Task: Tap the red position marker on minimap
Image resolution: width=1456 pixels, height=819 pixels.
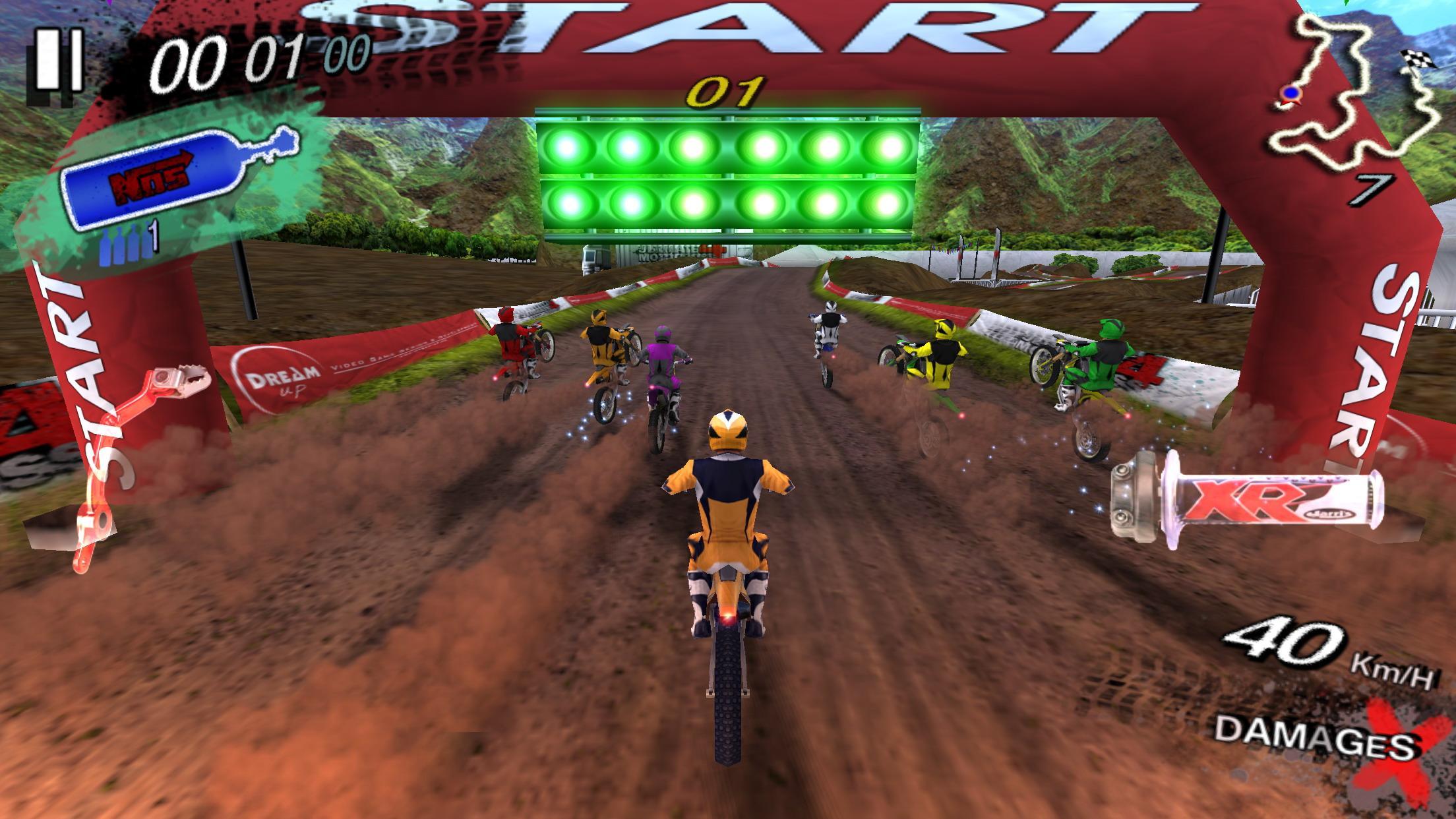Action: (1289, 92)
